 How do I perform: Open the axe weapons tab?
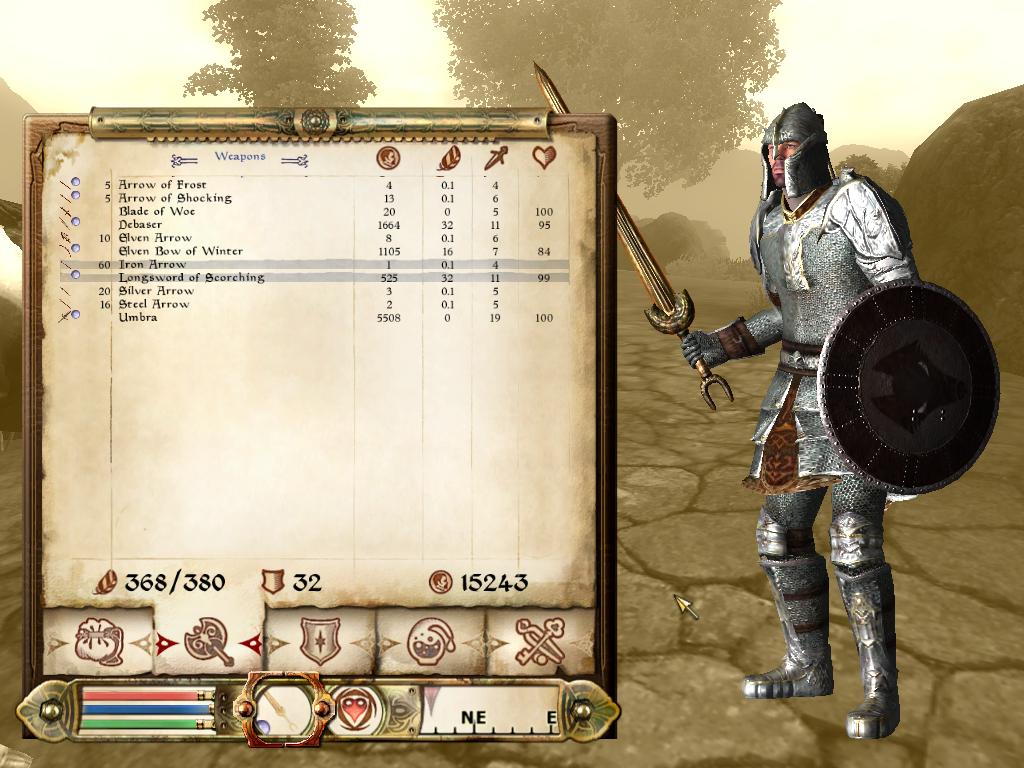coord(208,642)
